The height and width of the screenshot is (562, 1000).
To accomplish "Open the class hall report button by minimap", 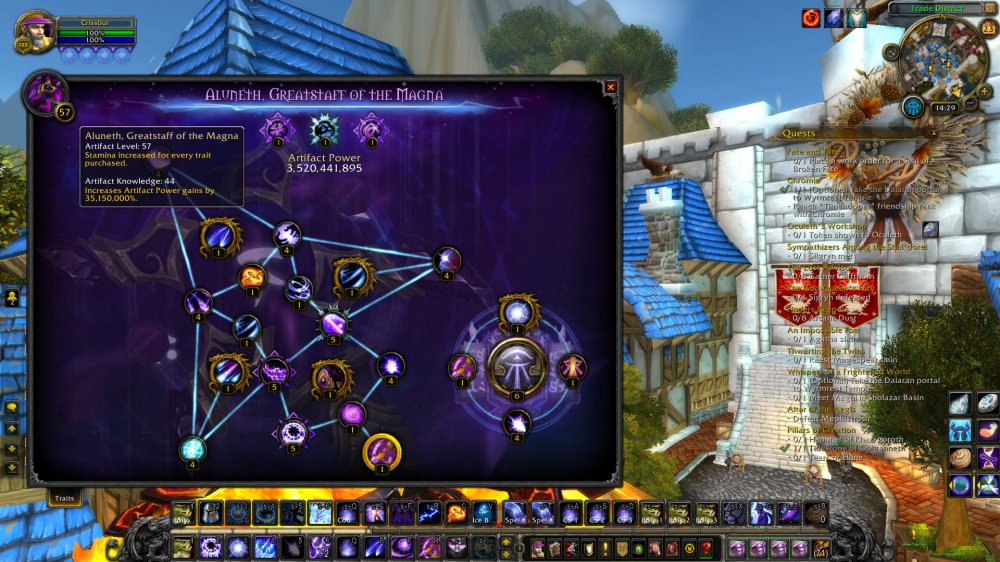I will (x=912, y=107).
